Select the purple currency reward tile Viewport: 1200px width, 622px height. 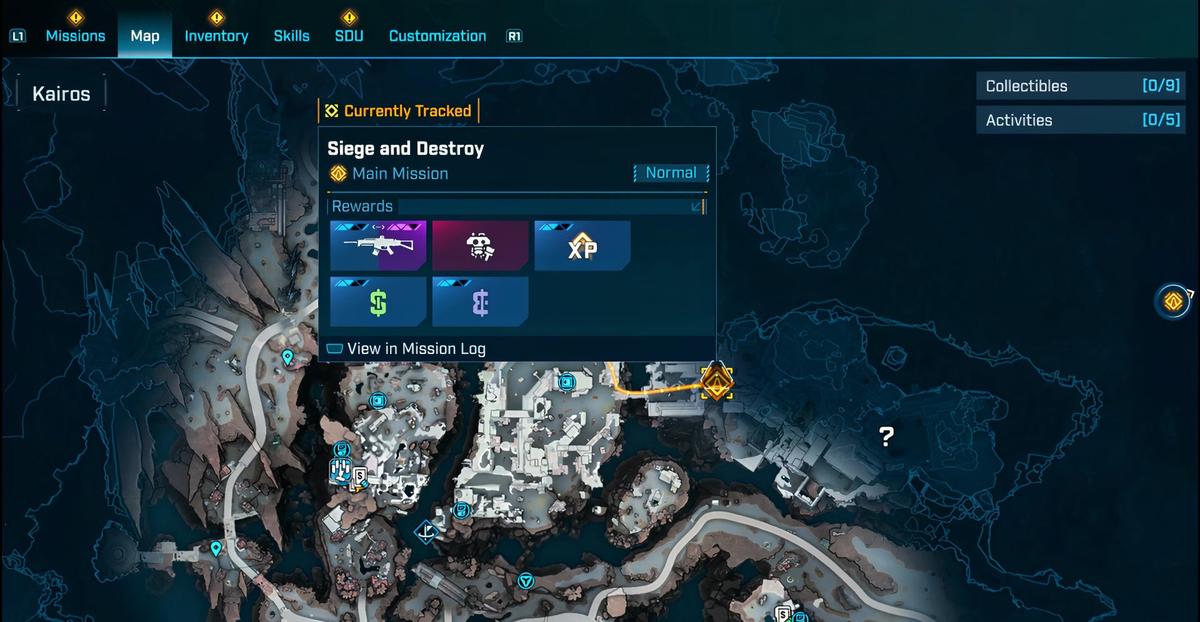click(480, 302)
